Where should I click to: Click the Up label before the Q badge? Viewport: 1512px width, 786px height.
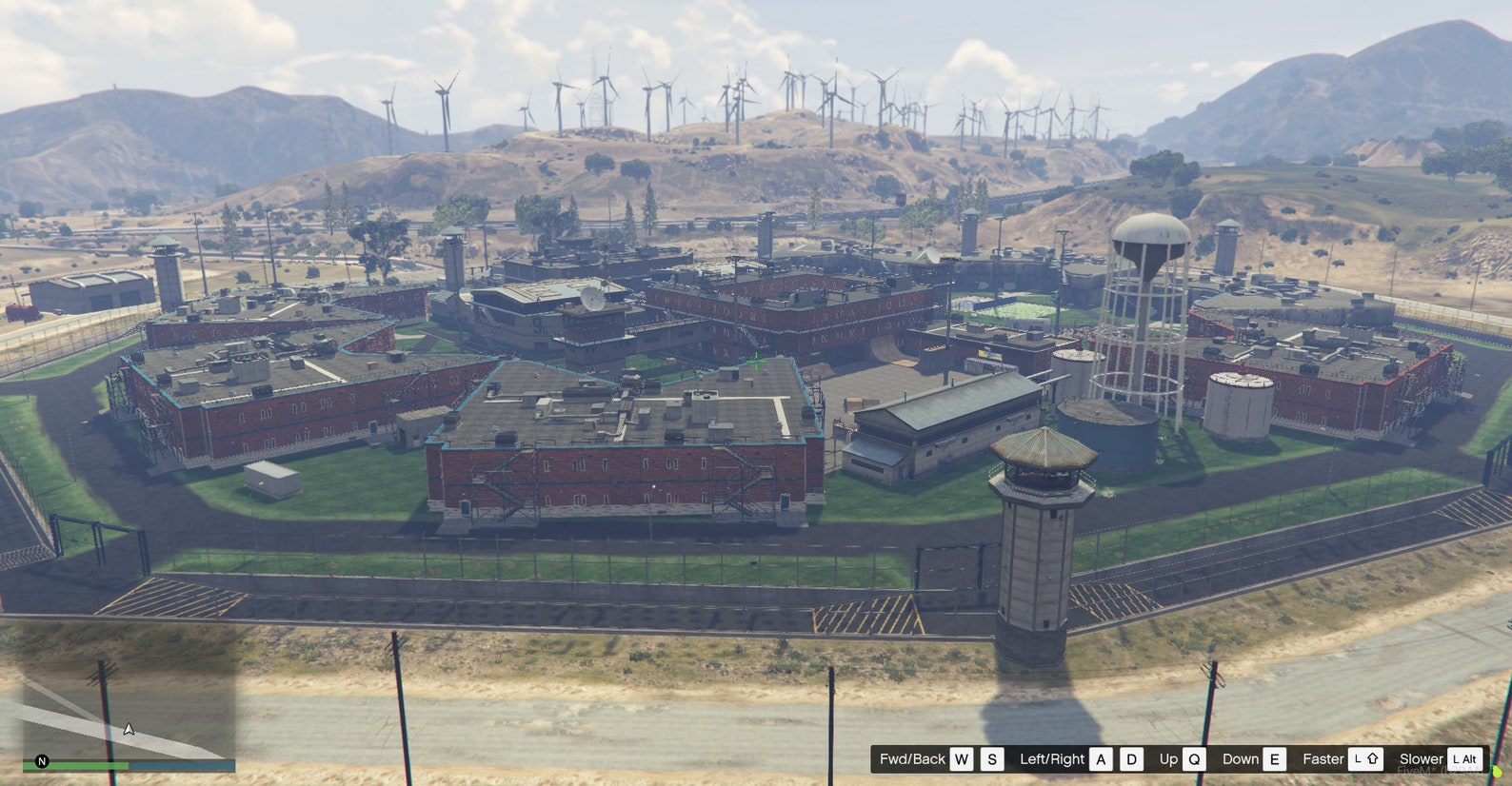pyautogui.click(x=1169, y=759)
